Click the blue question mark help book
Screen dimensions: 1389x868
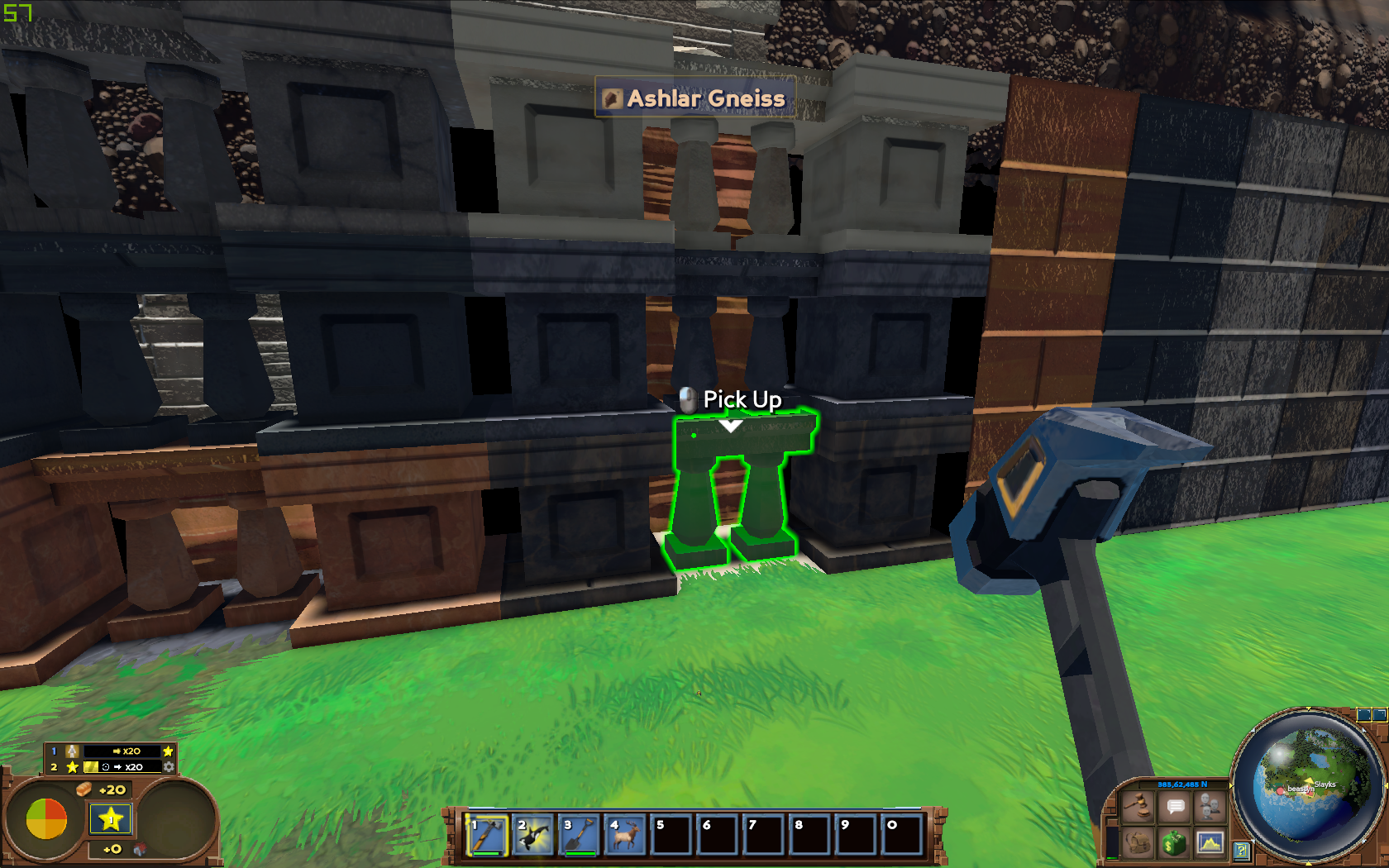coord(1241,850)
